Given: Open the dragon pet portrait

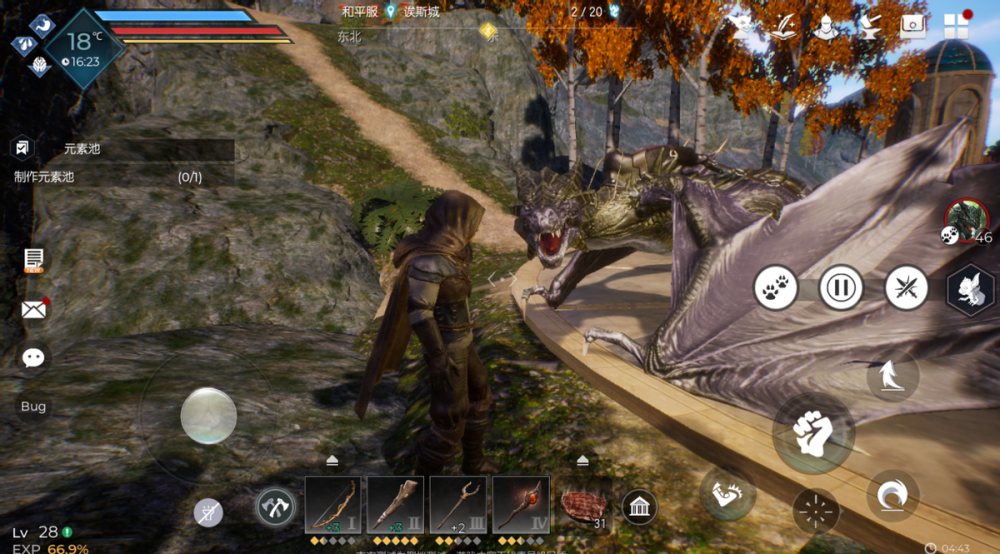Looking at the screenshot, I should 966,220.
